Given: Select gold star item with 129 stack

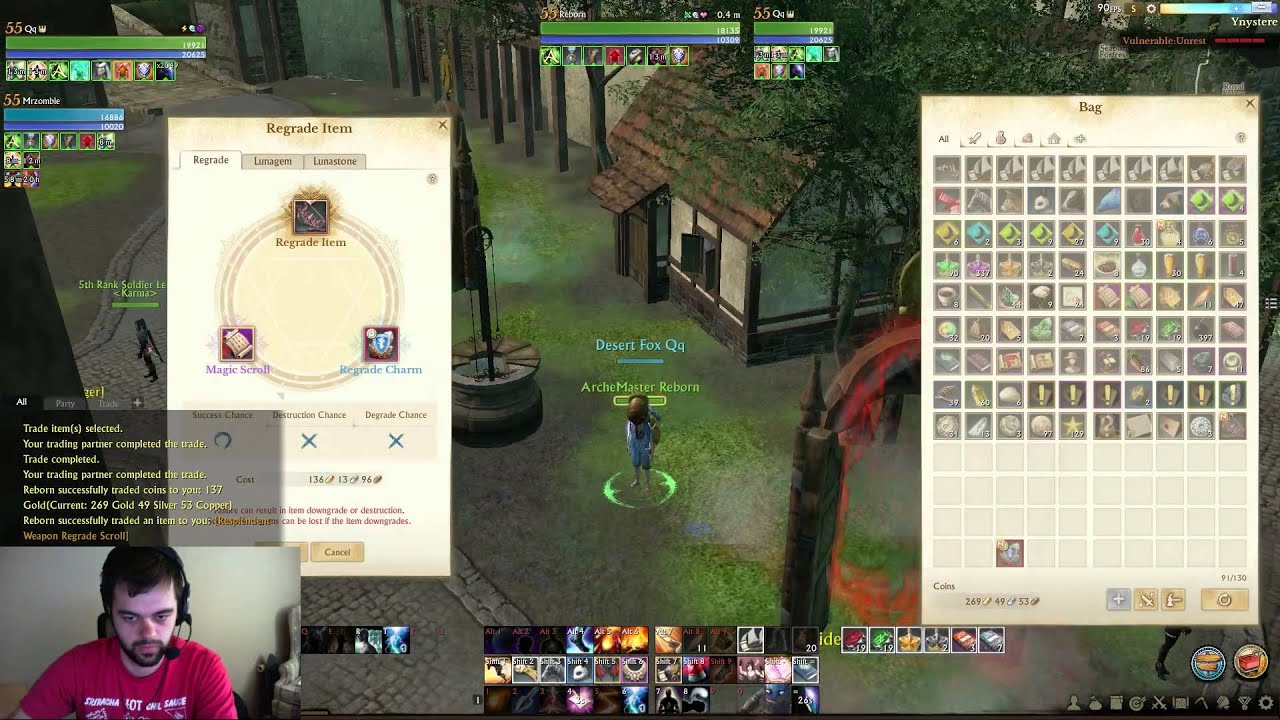Looking at the screenshot, I should tap(1073, 426).
